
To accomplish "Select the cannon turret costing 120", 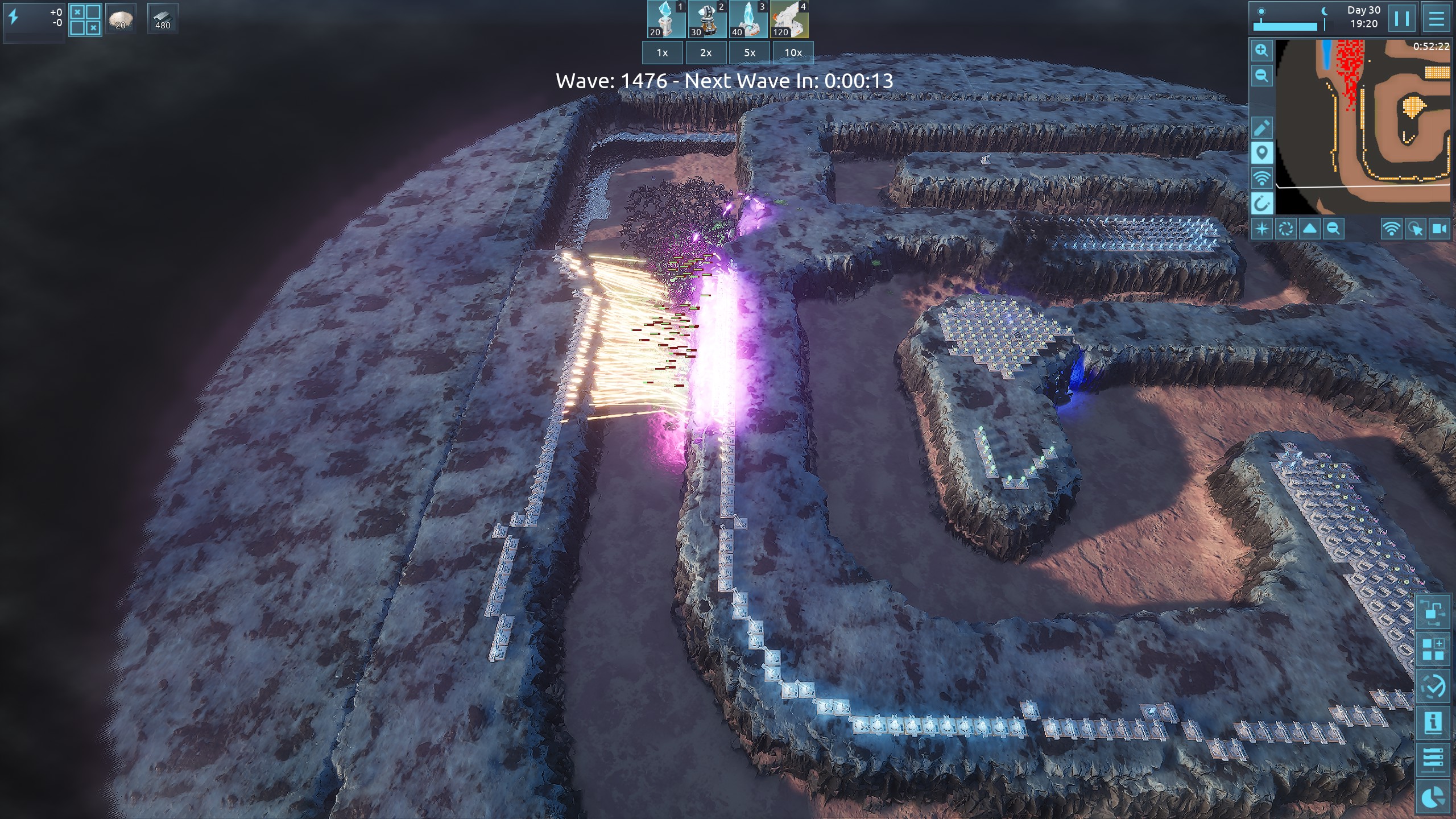I will 789,19.
